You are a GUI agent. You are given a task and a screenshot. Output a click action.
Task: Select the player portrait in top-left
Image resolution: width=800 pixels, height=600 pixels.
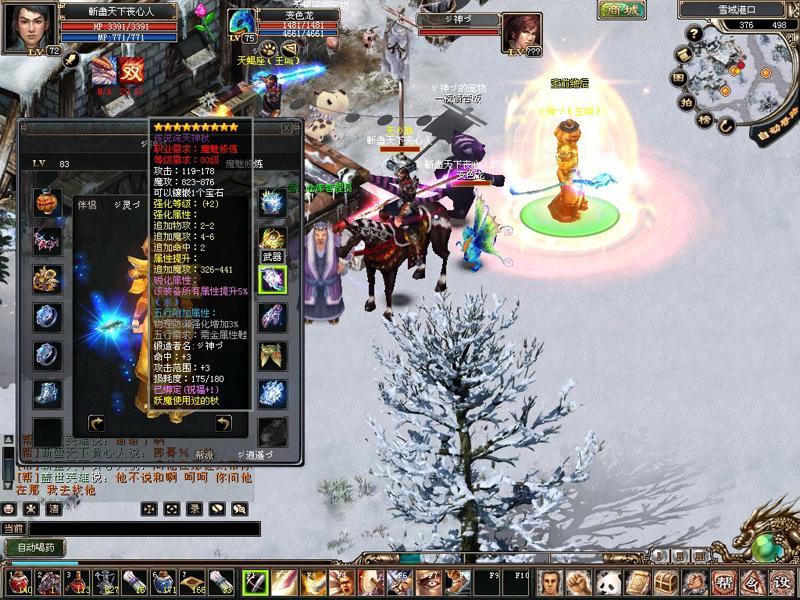click(x=27, y=26)
